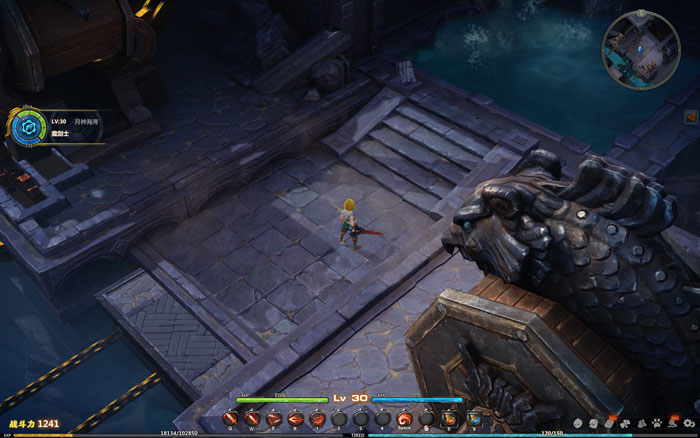Activate the Q sword skill
The image size is (700, 438).
229,419
